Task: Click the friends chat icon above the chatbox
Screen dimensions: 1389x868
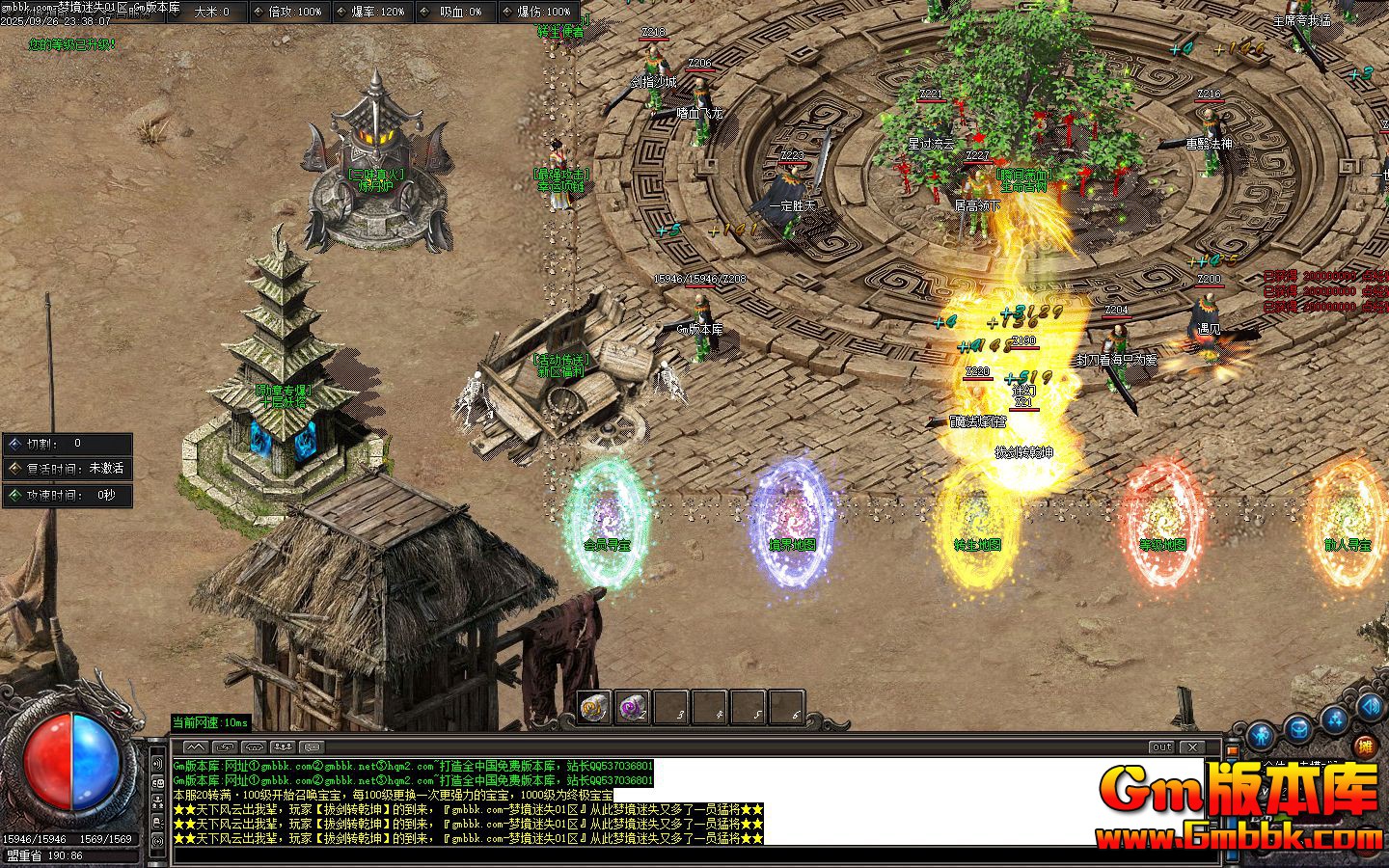Action: pos(283,746)
